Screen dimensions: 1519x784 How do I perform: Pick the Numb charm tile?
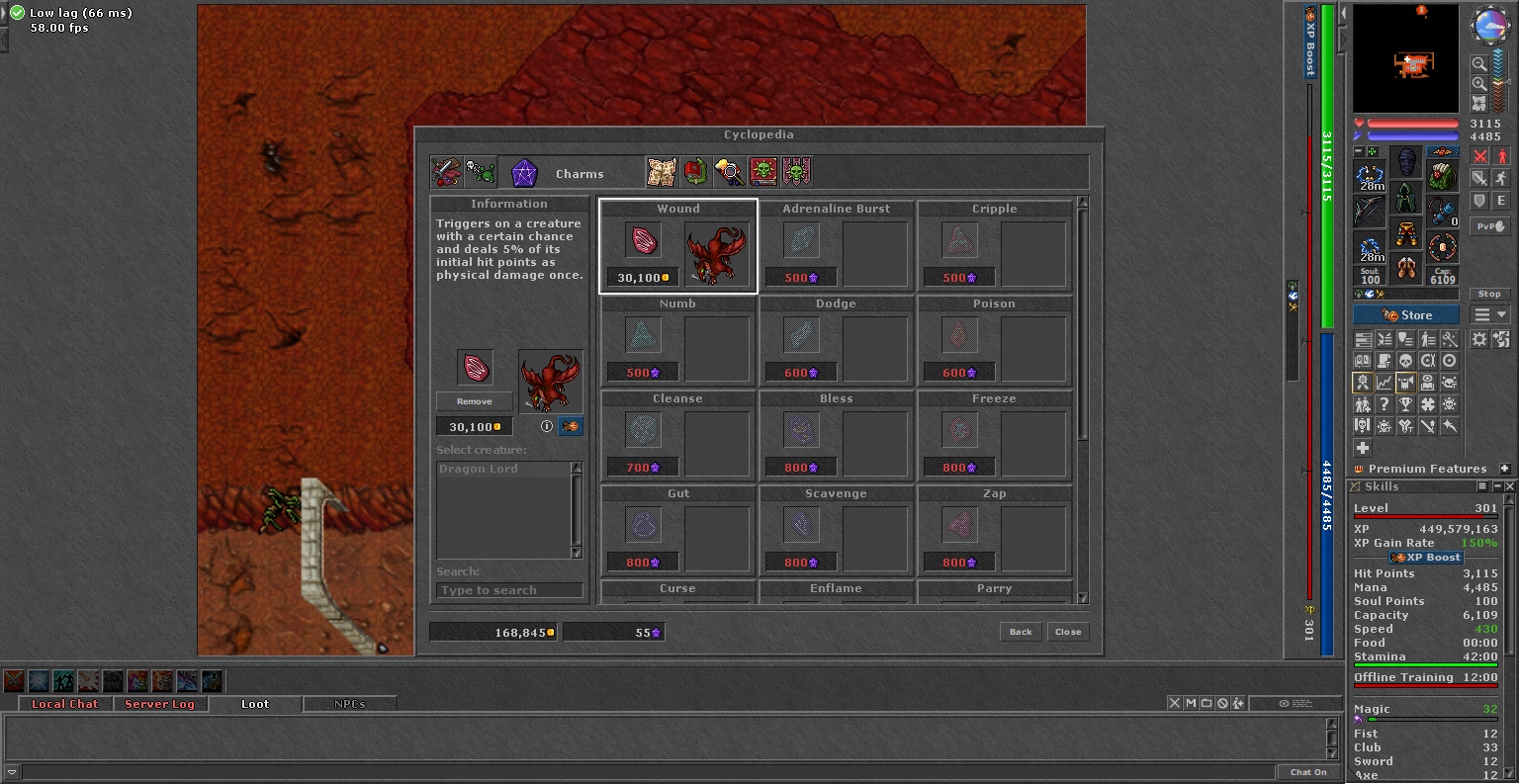678,341
